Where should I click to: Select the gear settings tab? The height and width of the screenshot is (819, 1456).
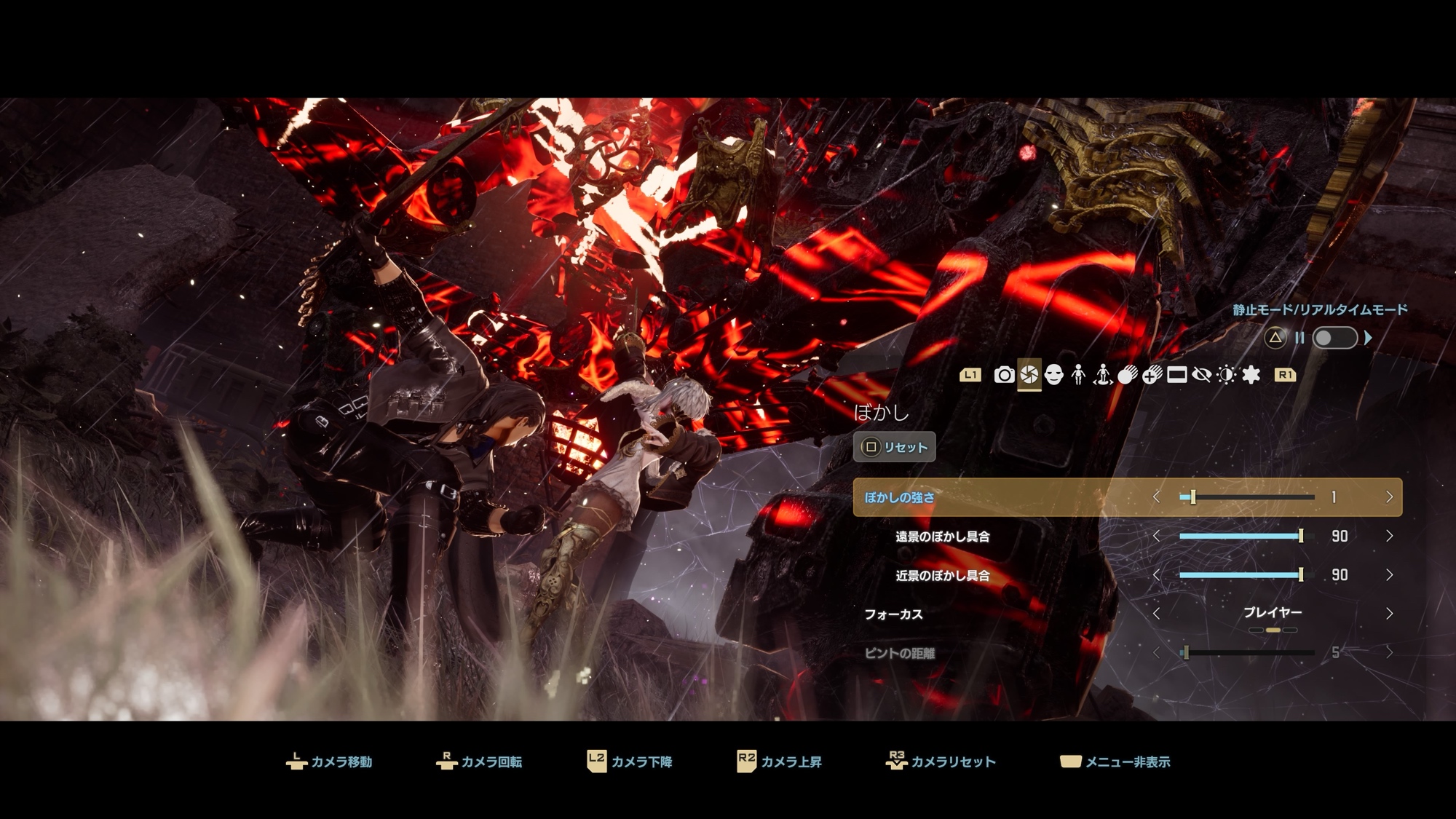1251,375
